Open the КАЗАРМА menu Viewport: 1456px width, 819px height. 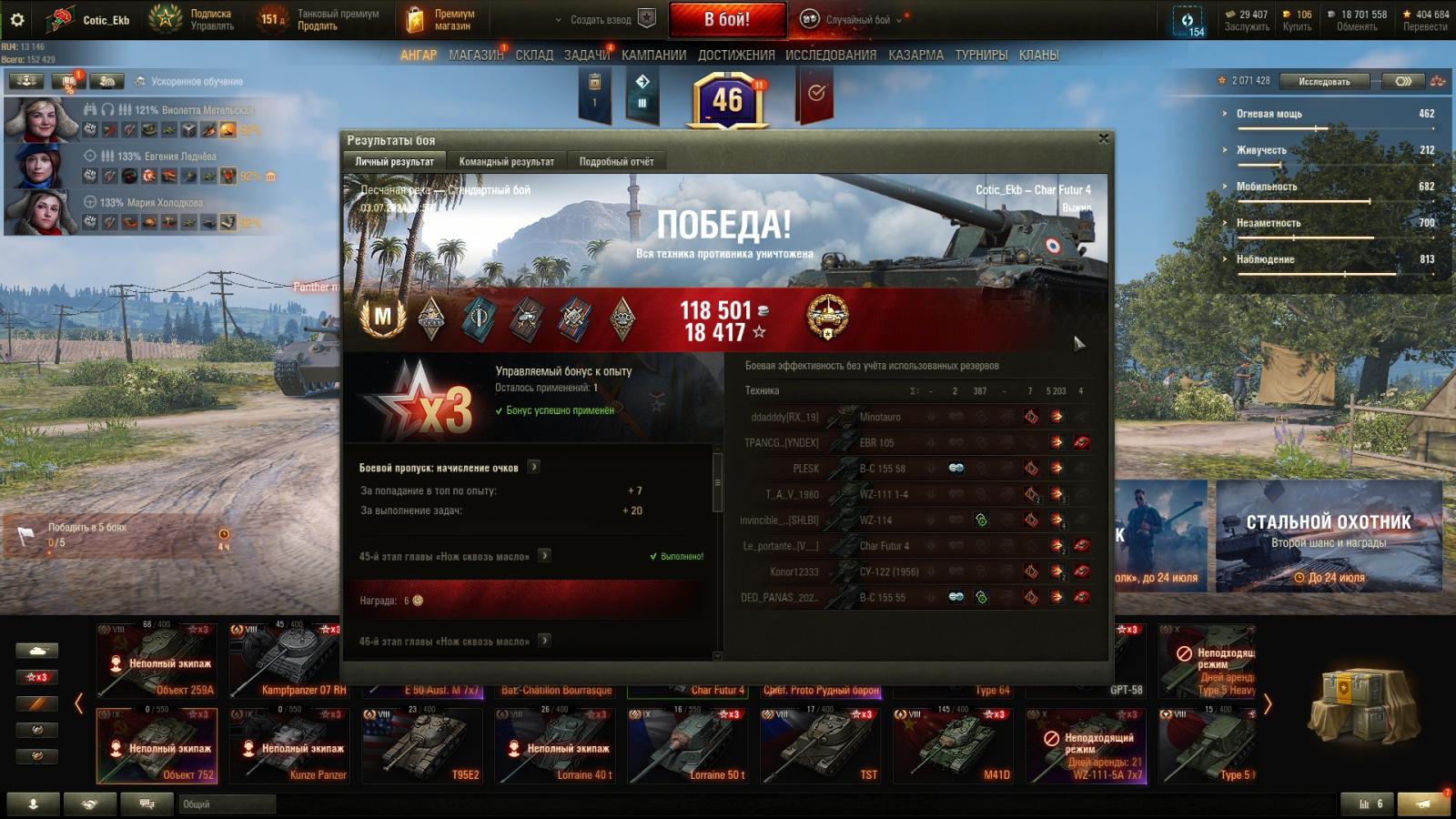pos(915,56)
